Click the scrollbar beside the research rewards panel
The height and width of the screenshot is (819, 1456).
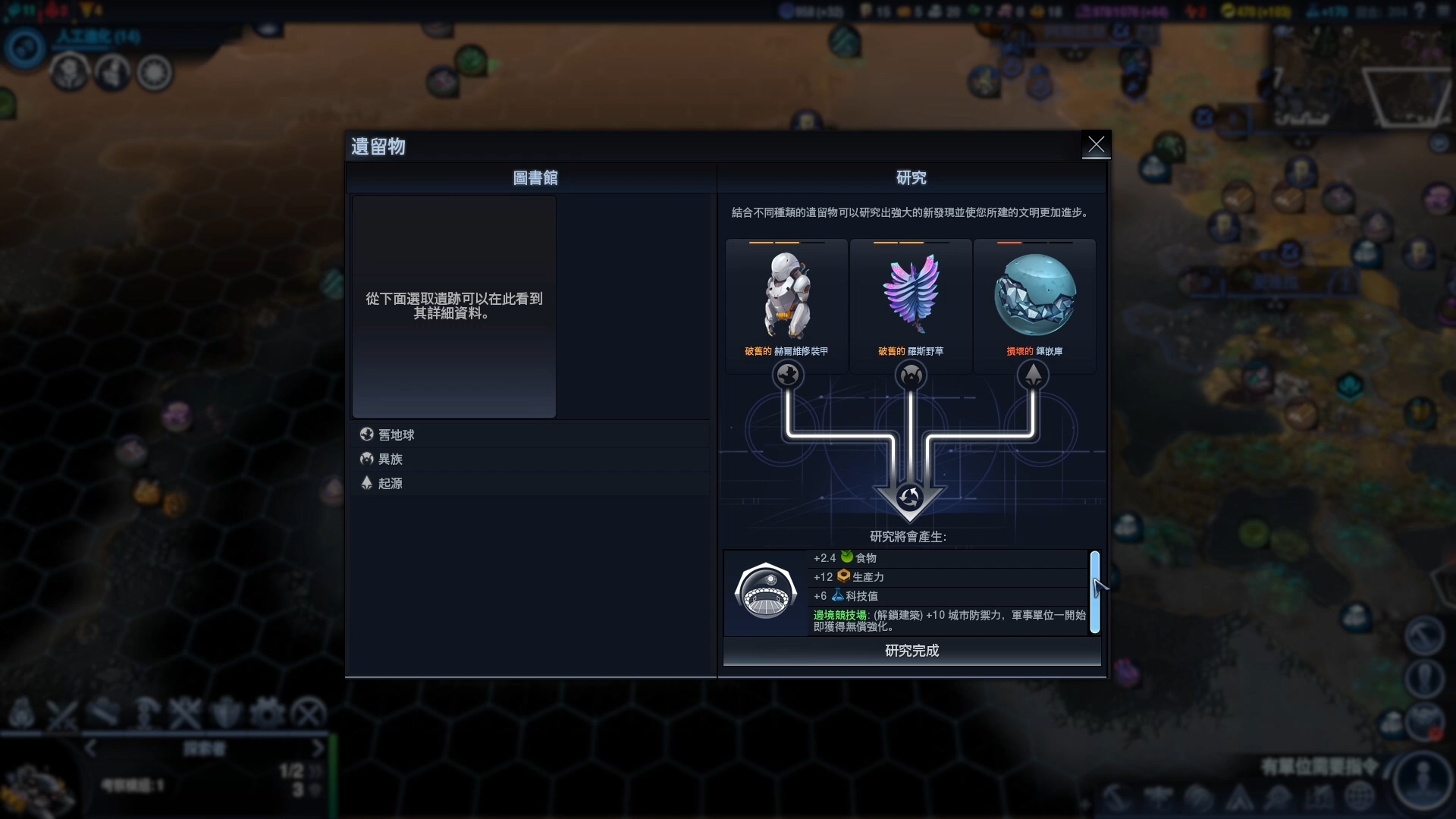pyautogui.click(x=1096, y=592)
